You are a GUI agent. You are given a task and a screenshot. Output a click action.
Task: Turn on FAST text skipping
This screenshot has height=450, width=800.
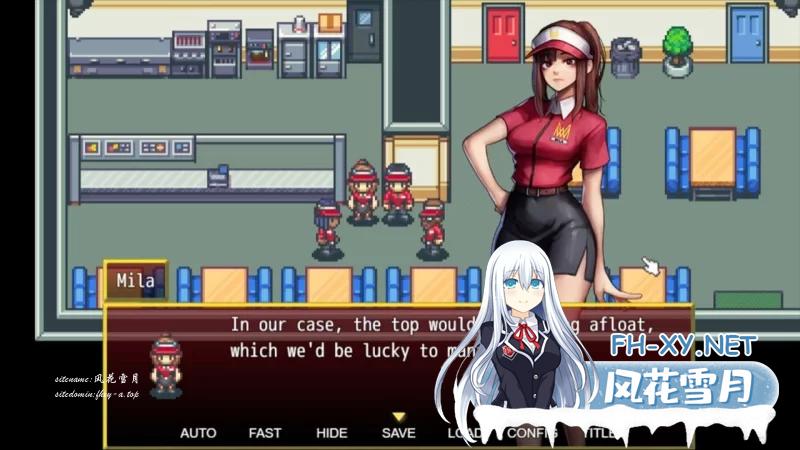click(x=265, y=433)
